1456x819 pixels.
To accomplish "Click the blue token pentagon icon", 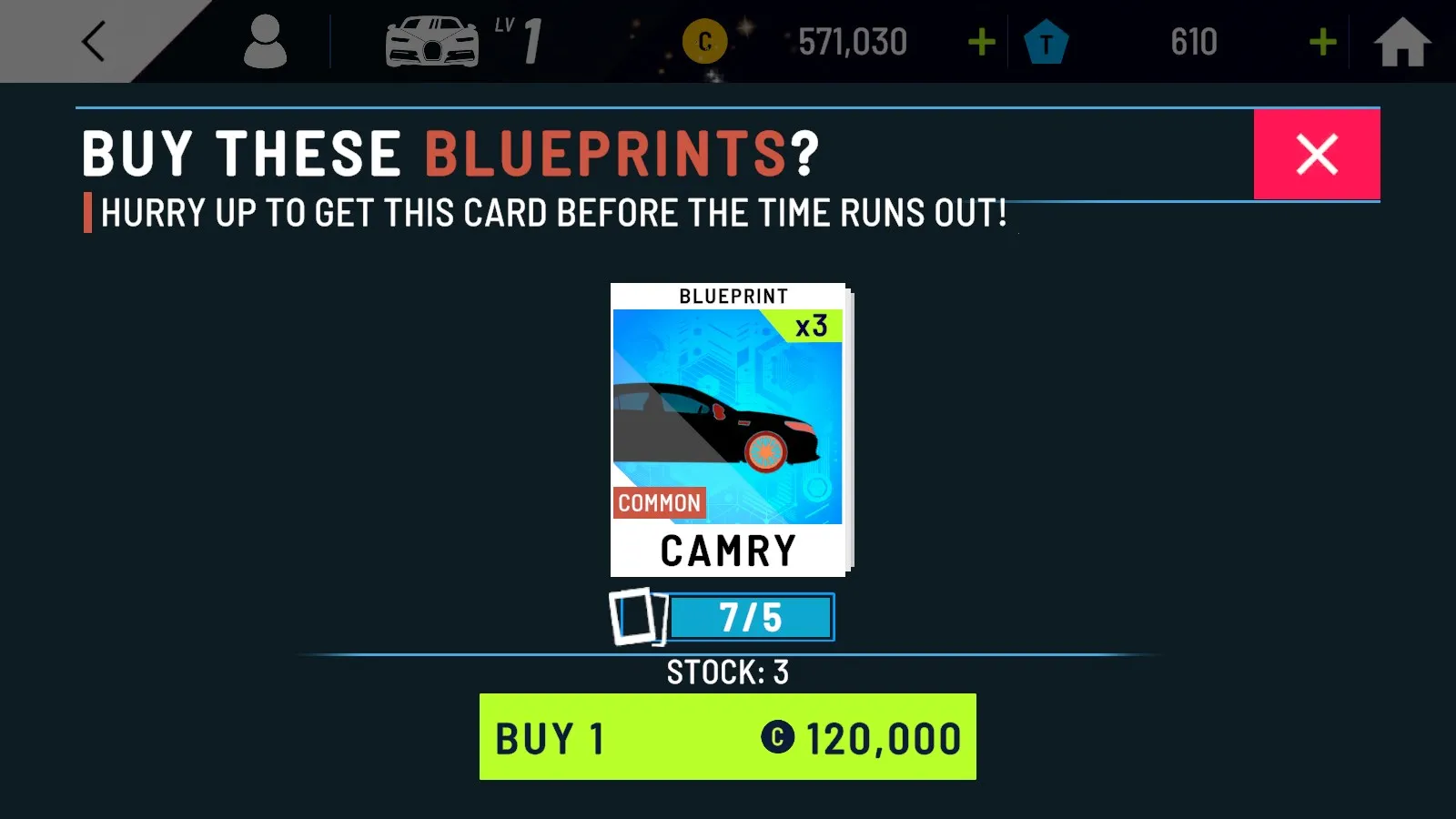I will point(1046,41).
